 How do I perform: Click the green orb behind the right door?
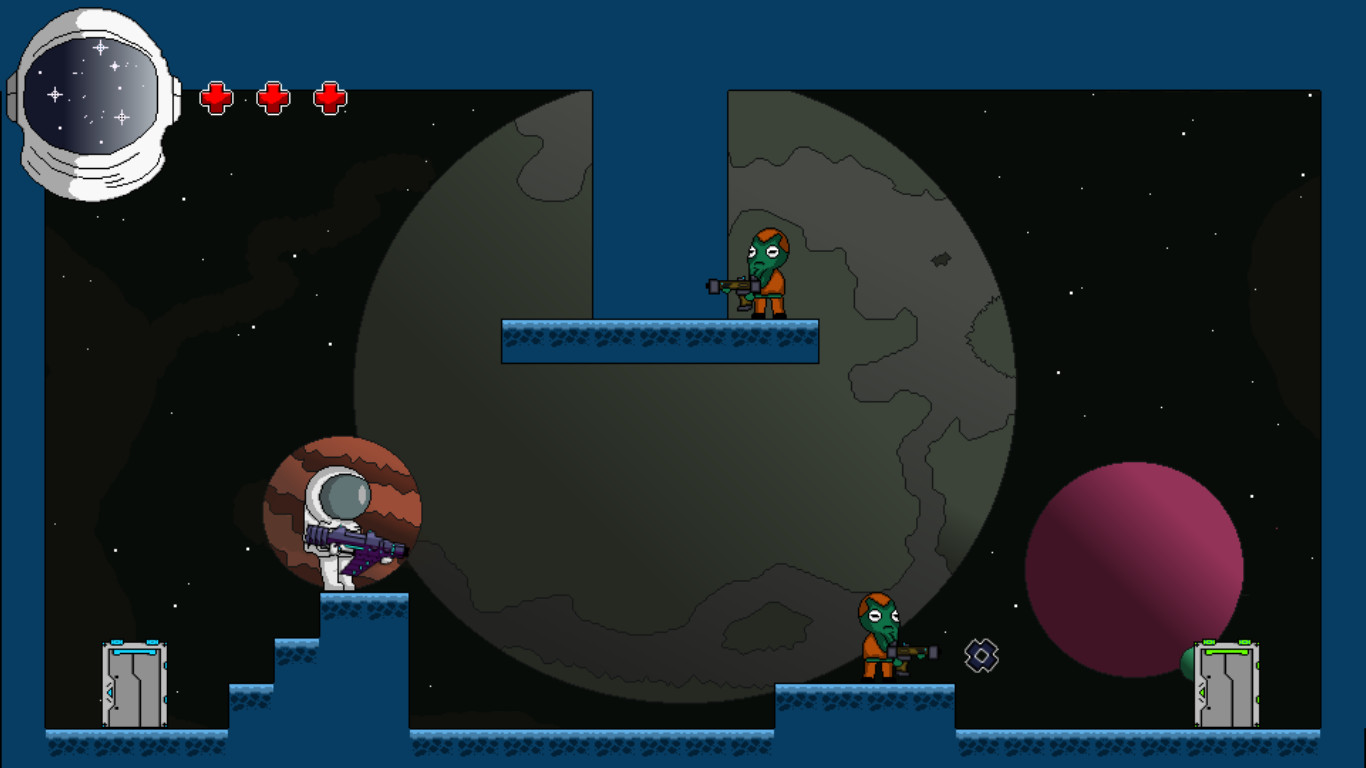point(1186,665)
